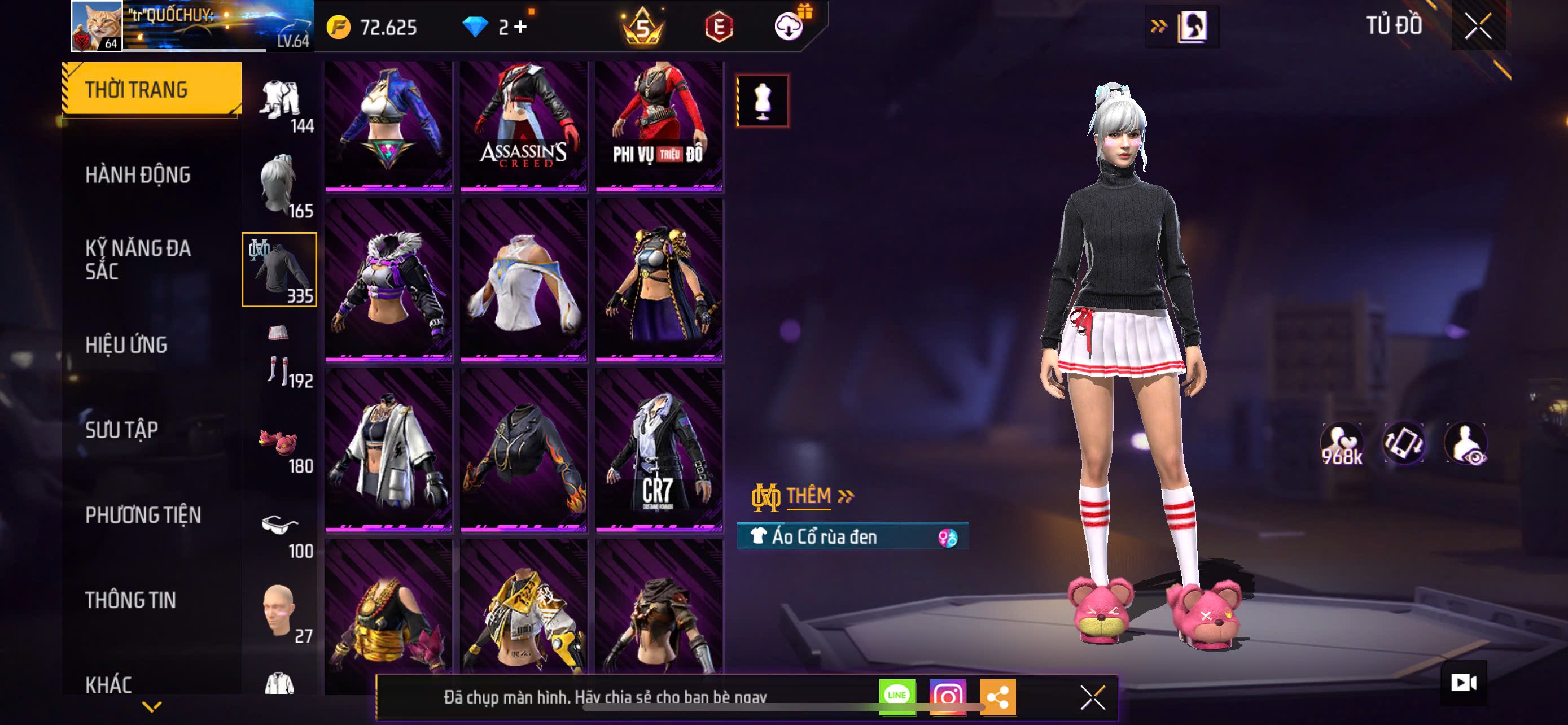Add diamonds with the plus button
Screen dimensions: 1568x725
click(520, 27)
